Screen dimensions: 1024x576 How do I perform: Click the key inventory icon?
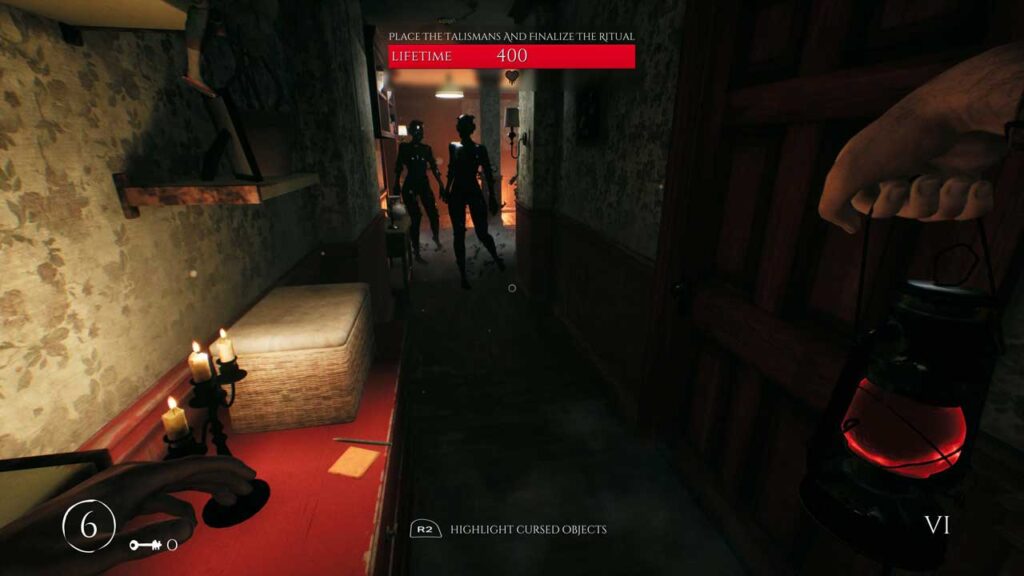145,545
